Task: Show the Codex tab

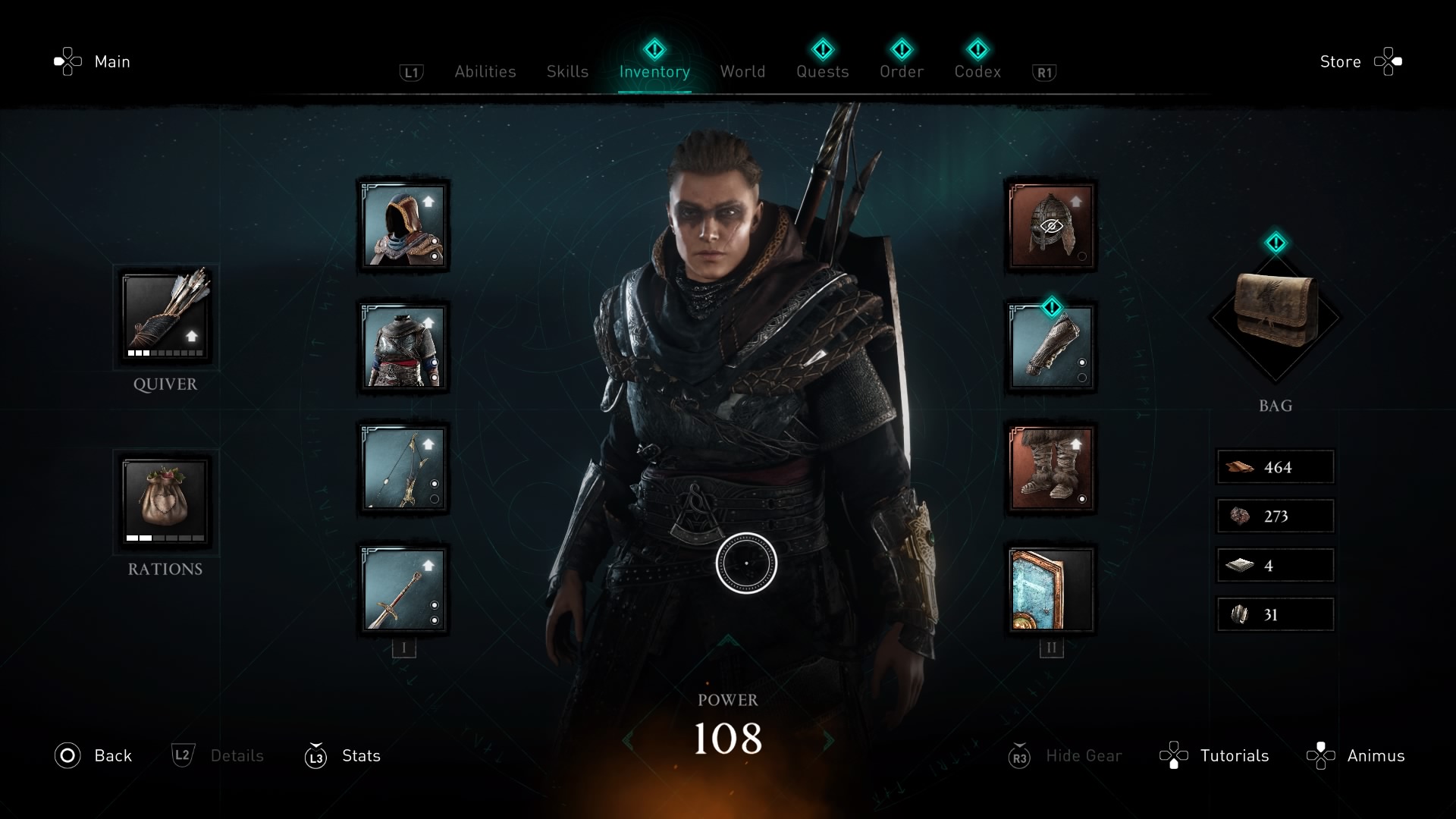Action: [977, 72]
